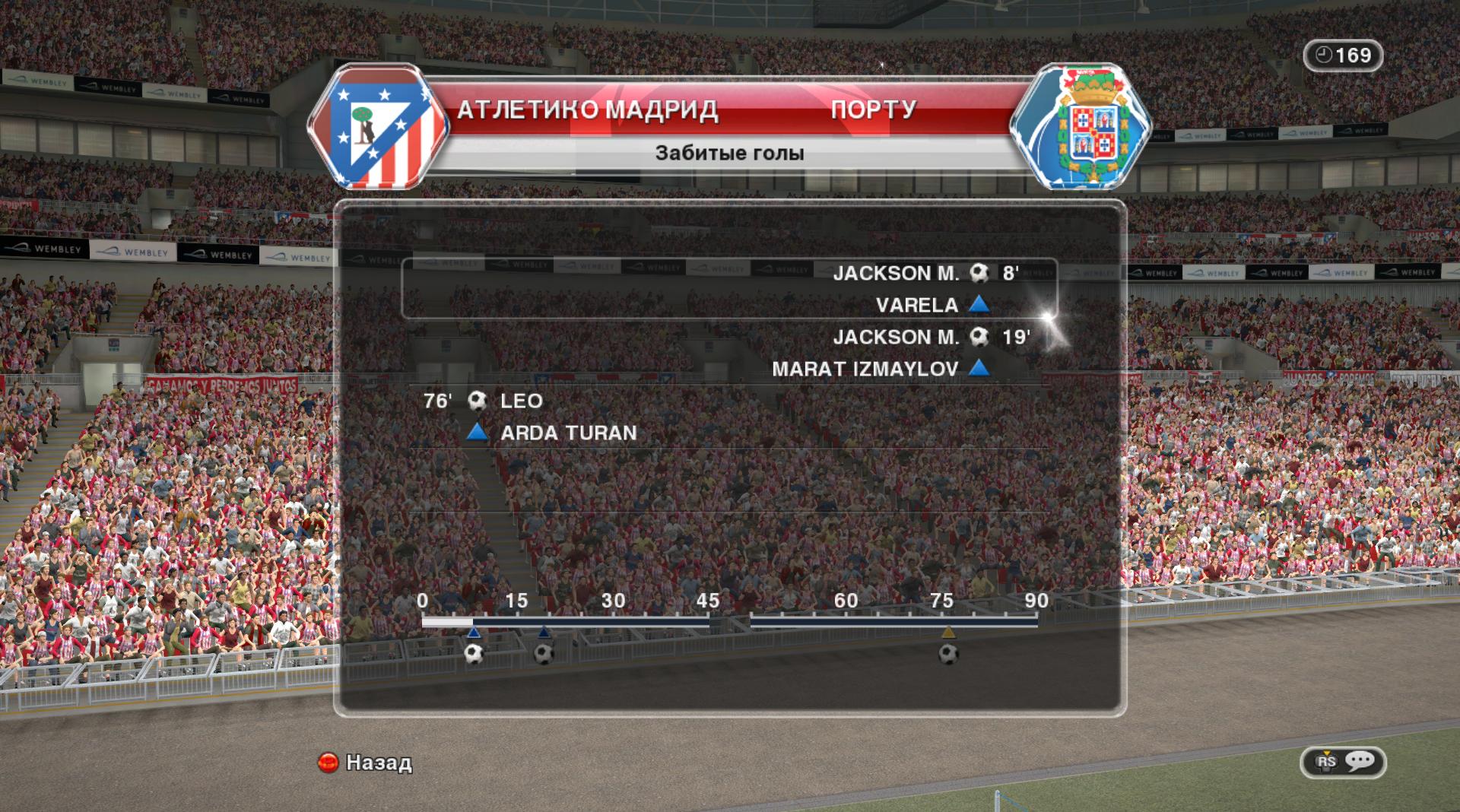The height and width of the screenshot is (812, 1460).
Task: Open the chat speech bubble icon
Action: [x=1360, y=761]
